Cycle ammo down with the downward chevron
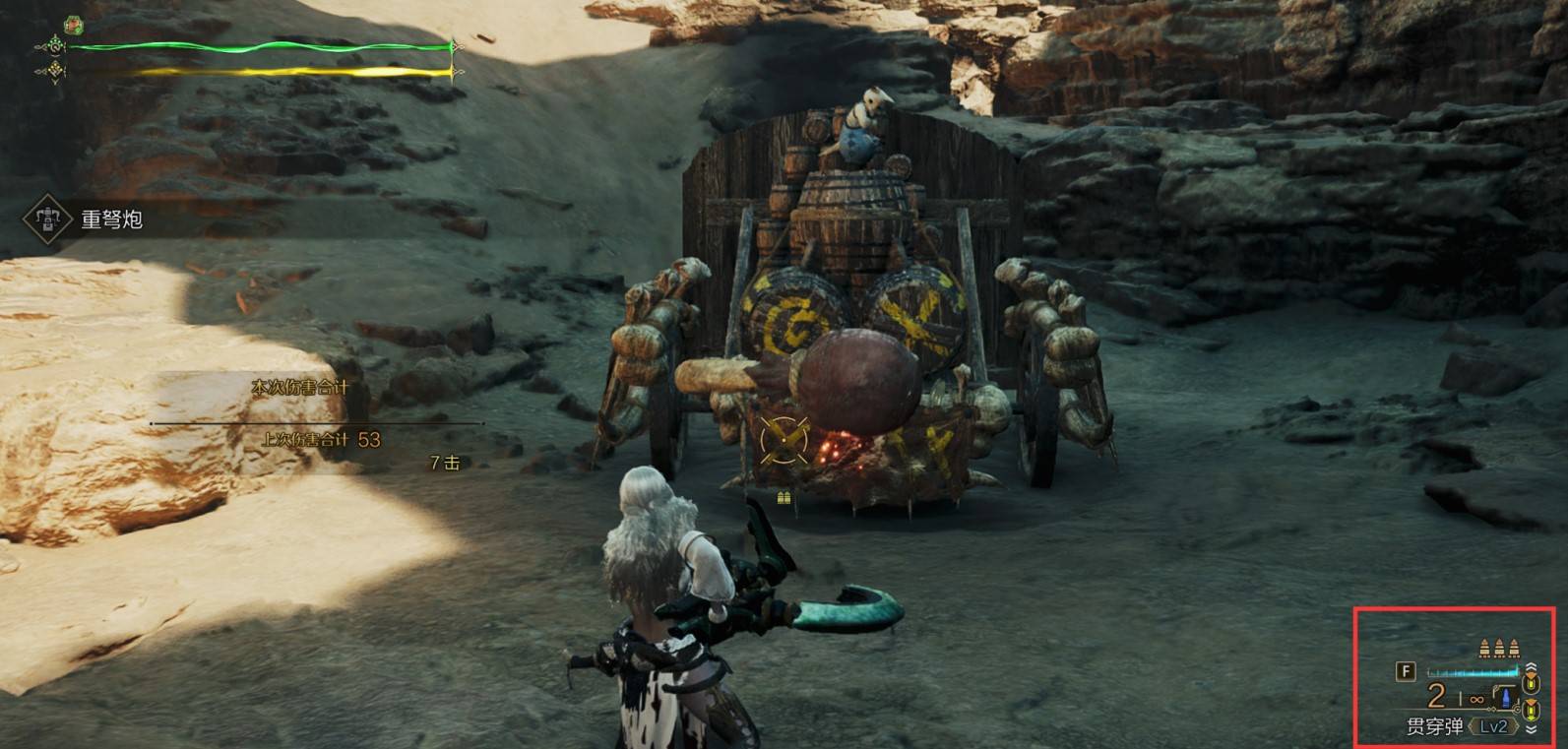Image resolution: width=1568 pixels, height=749 pixels. coord(1531,728)
